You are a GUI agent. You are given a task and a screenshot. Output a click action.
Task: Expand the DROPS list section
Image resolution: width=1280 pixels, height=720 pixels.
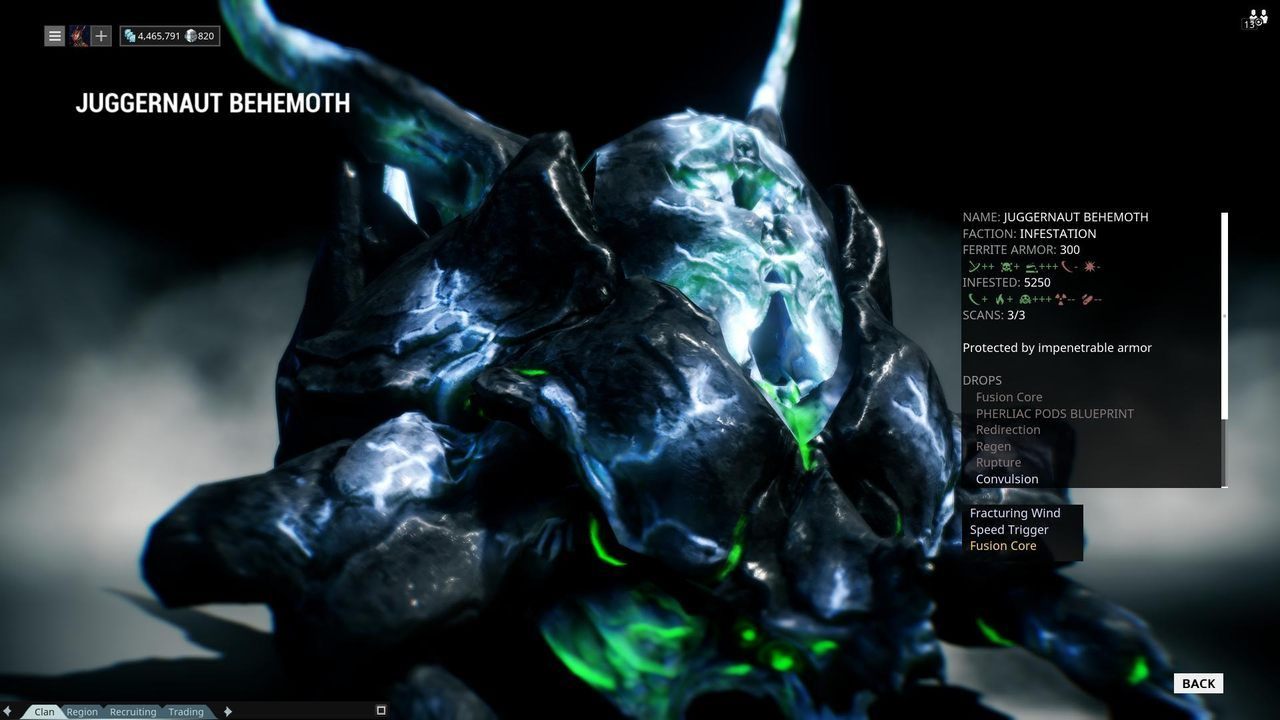click(981, 380)
